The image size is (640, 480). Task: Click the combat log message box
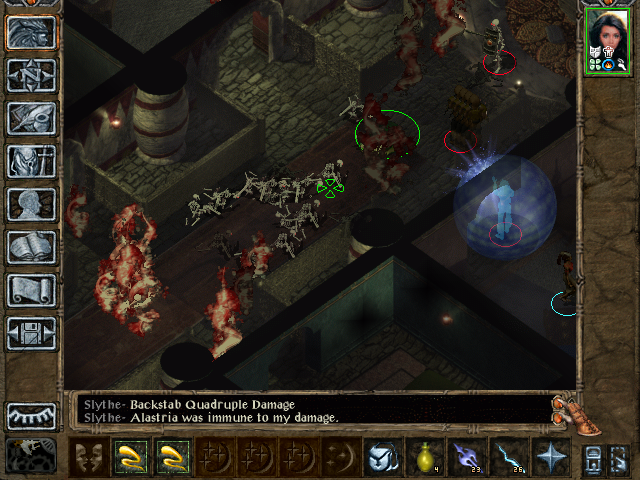(x=310, y=410)
